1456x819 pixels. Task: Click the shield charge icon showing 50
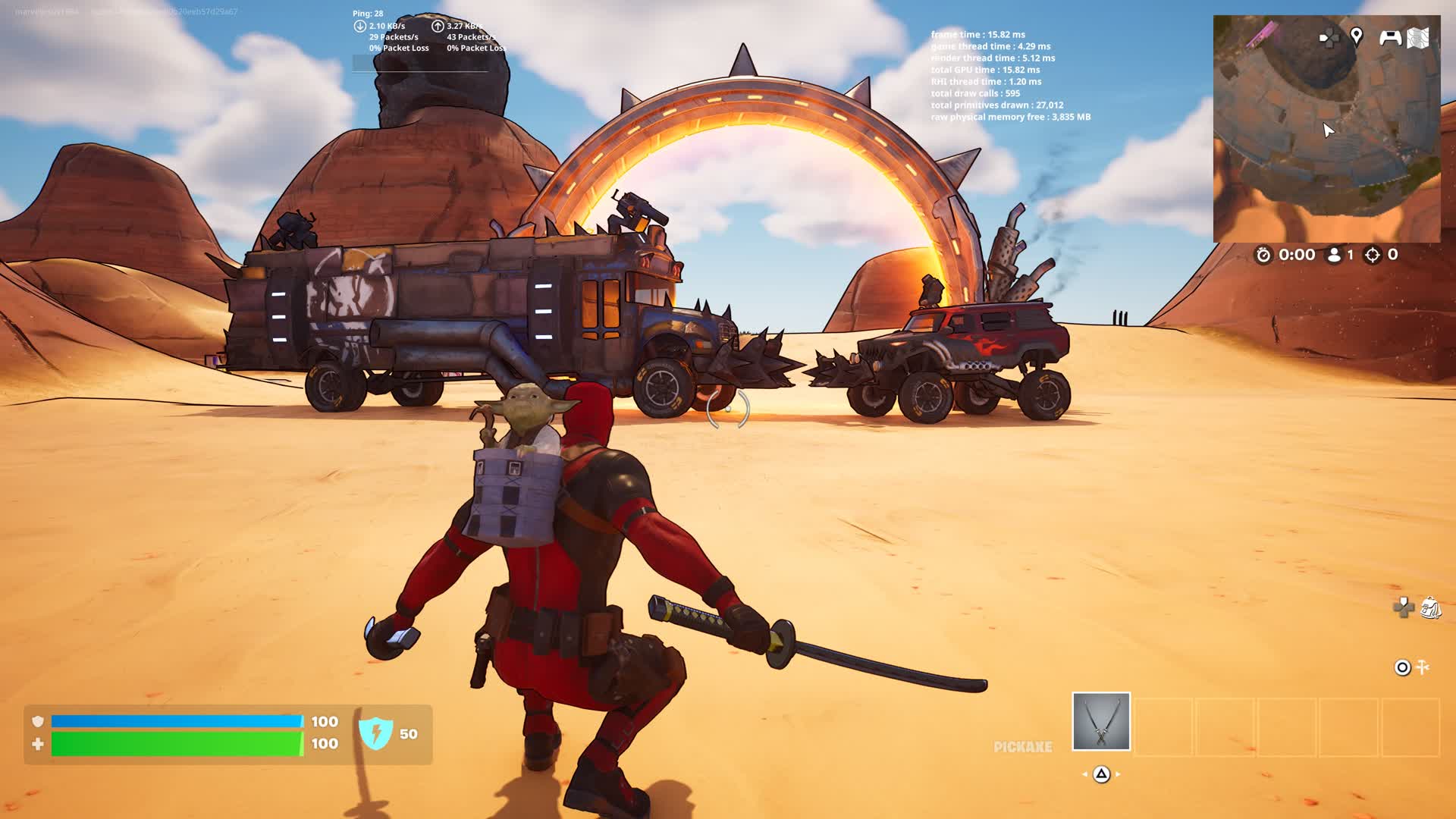(375, 733)
